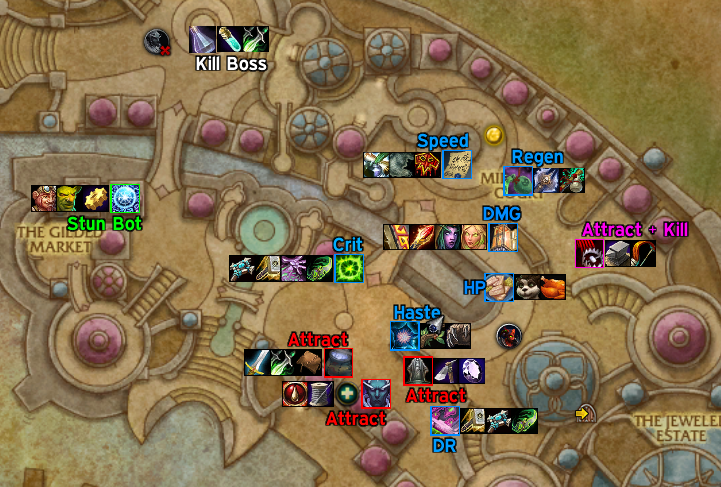721x487 pixels.
Task: Select the night elf face icon
Action: click(448, 238)
